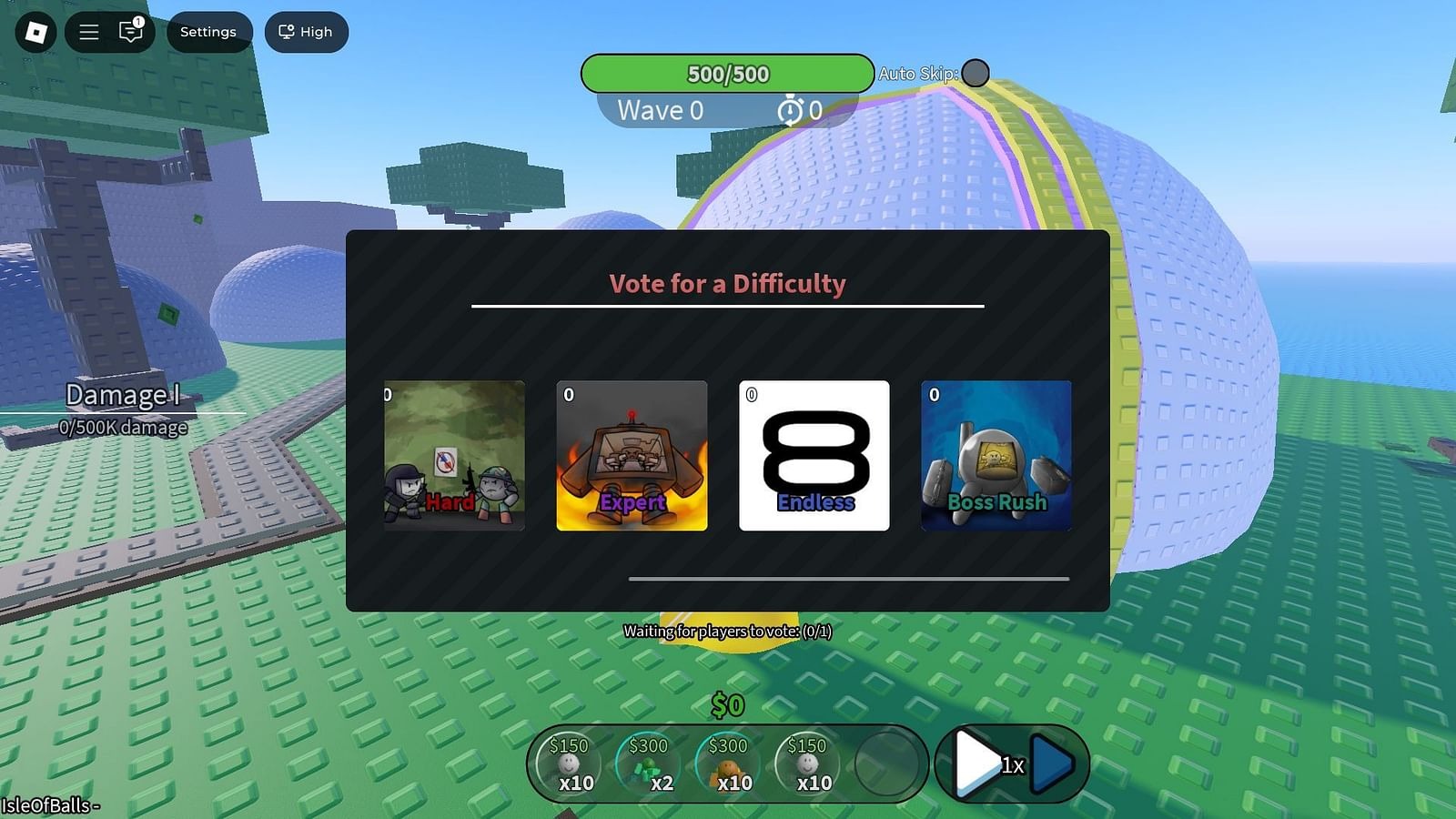
Task: Vote for the Hard difficulty
Action: [x=453, y=455]
